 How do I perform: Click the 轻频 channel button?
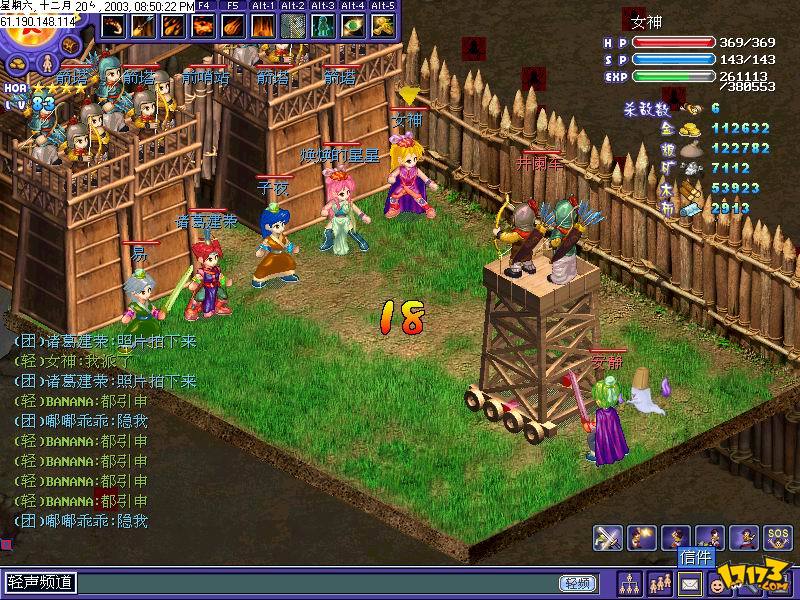click(x=576, y=583)
